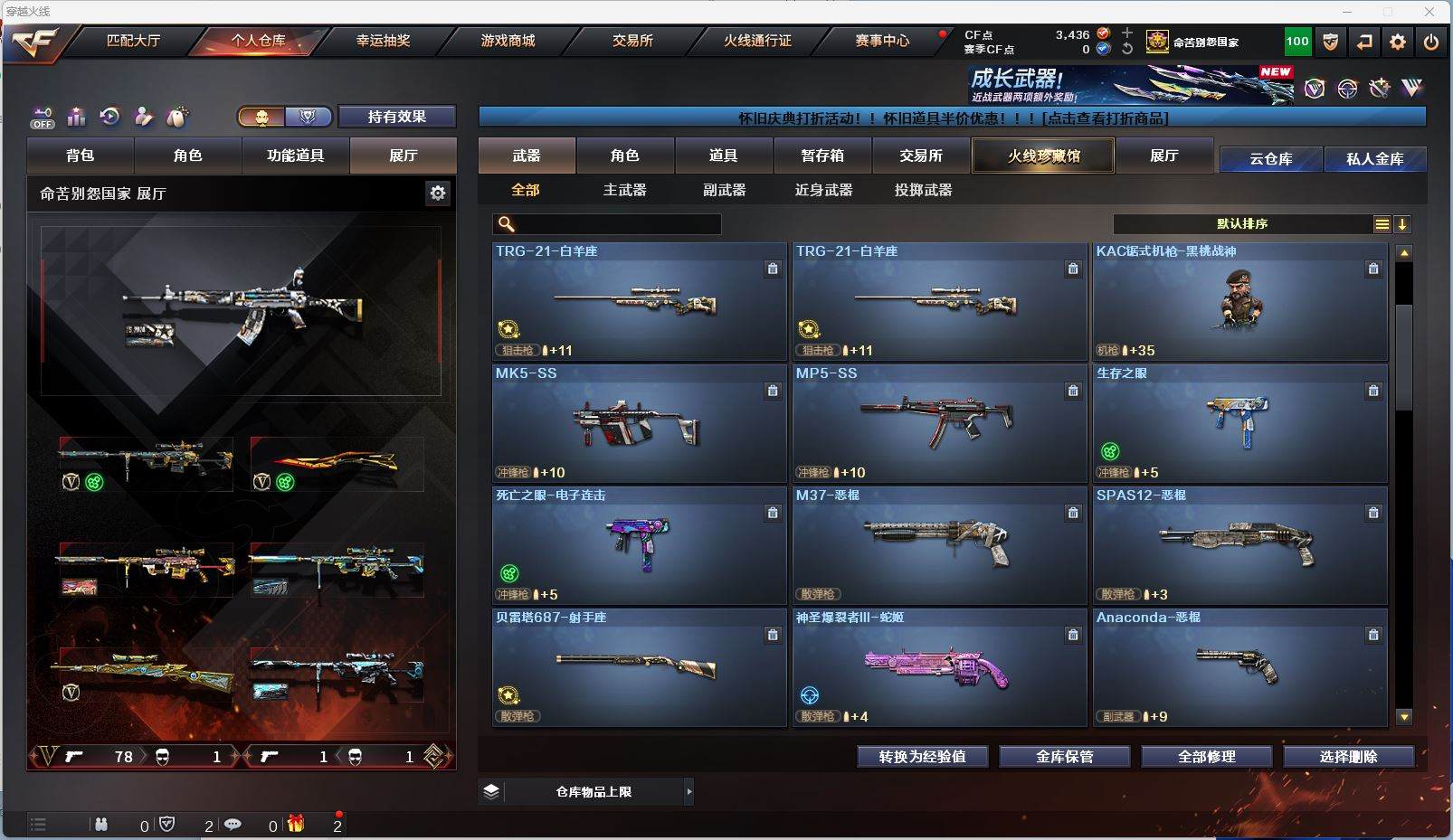
Task: Close the game window
Action: tap(1429, 12)
